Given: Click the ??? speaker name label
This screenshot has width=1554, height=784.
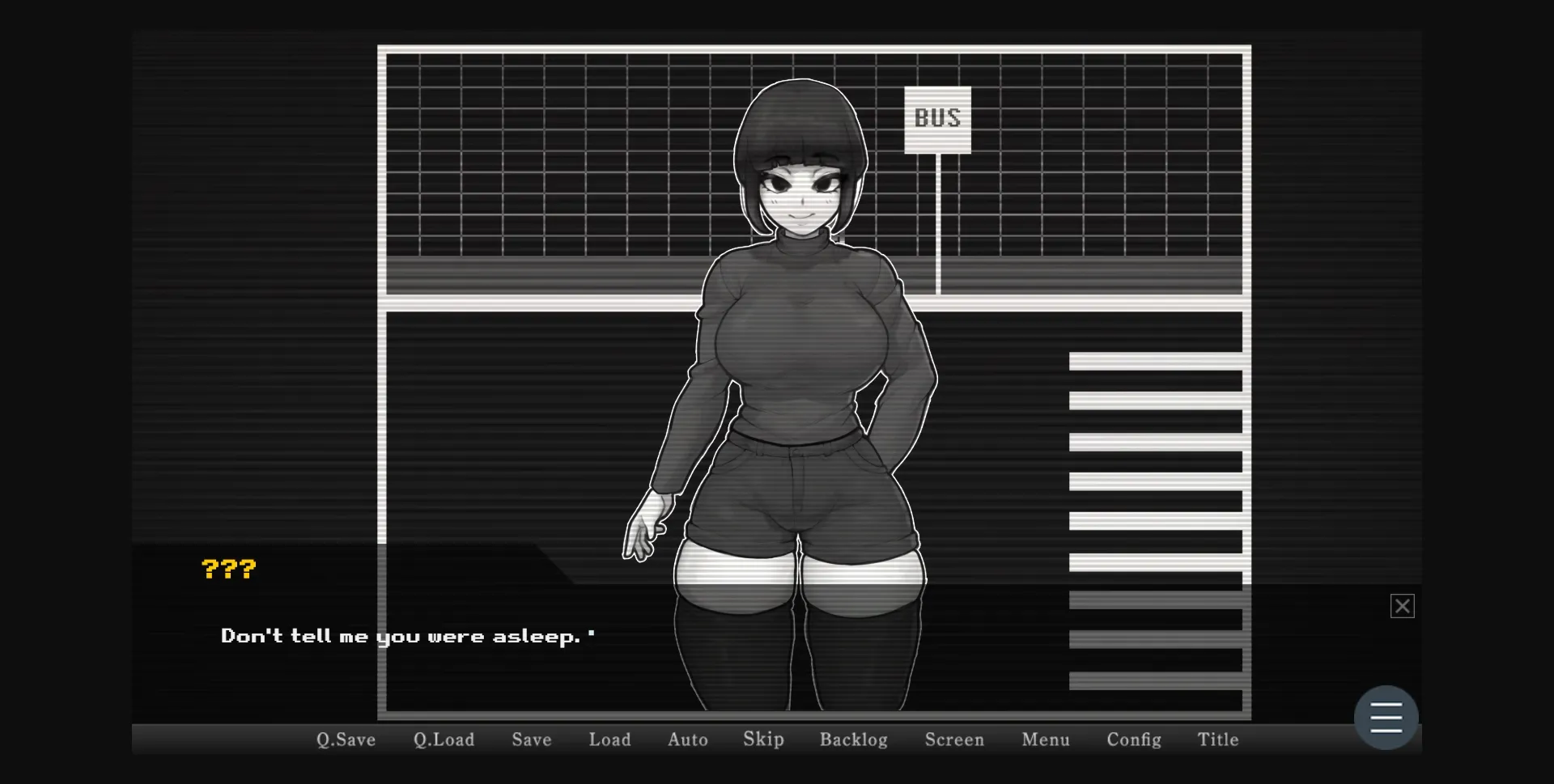Looking at the screenshot, I should 229,568.
